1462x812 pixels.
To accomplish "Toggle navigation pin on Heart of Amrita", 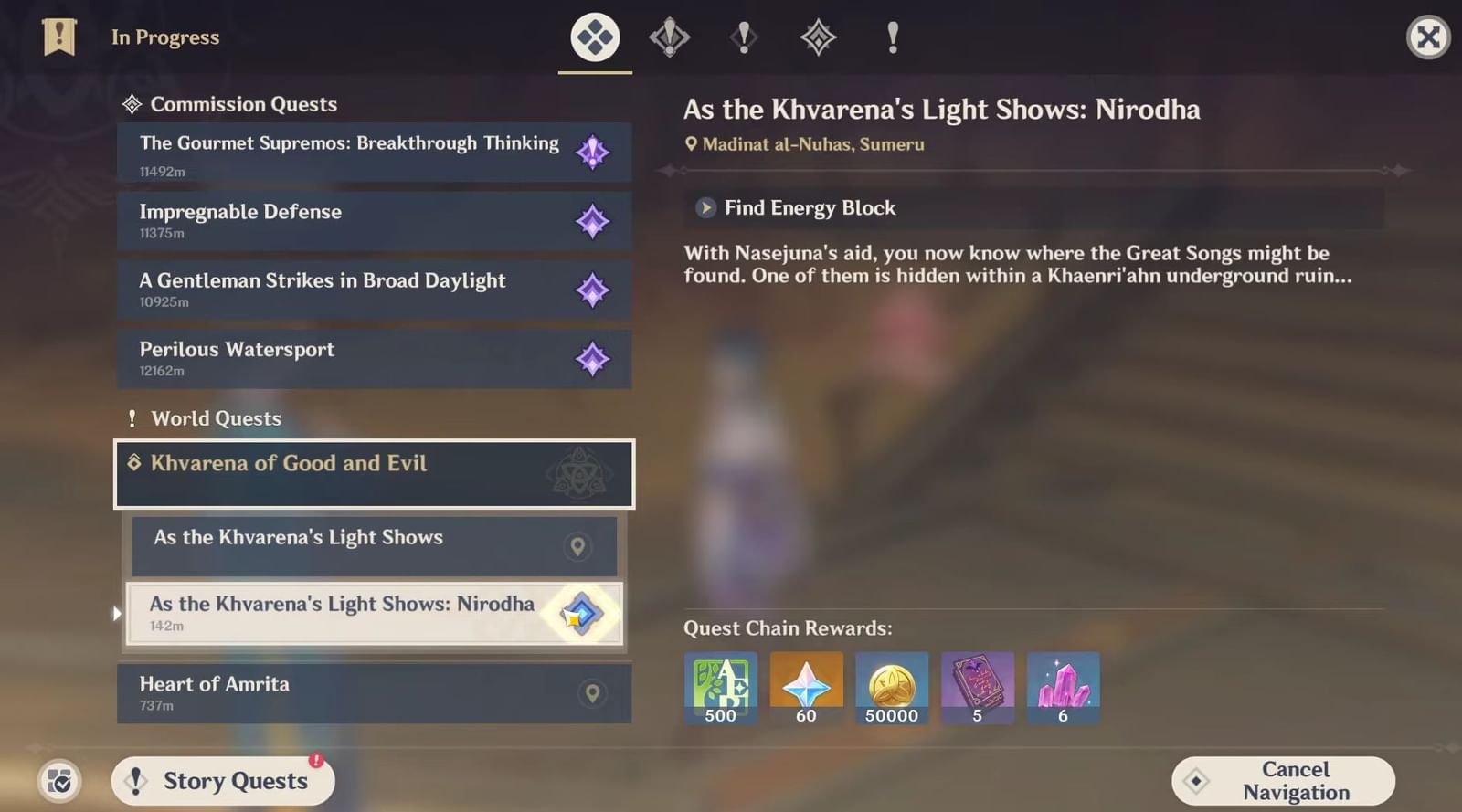I will (x=594, y=693).
